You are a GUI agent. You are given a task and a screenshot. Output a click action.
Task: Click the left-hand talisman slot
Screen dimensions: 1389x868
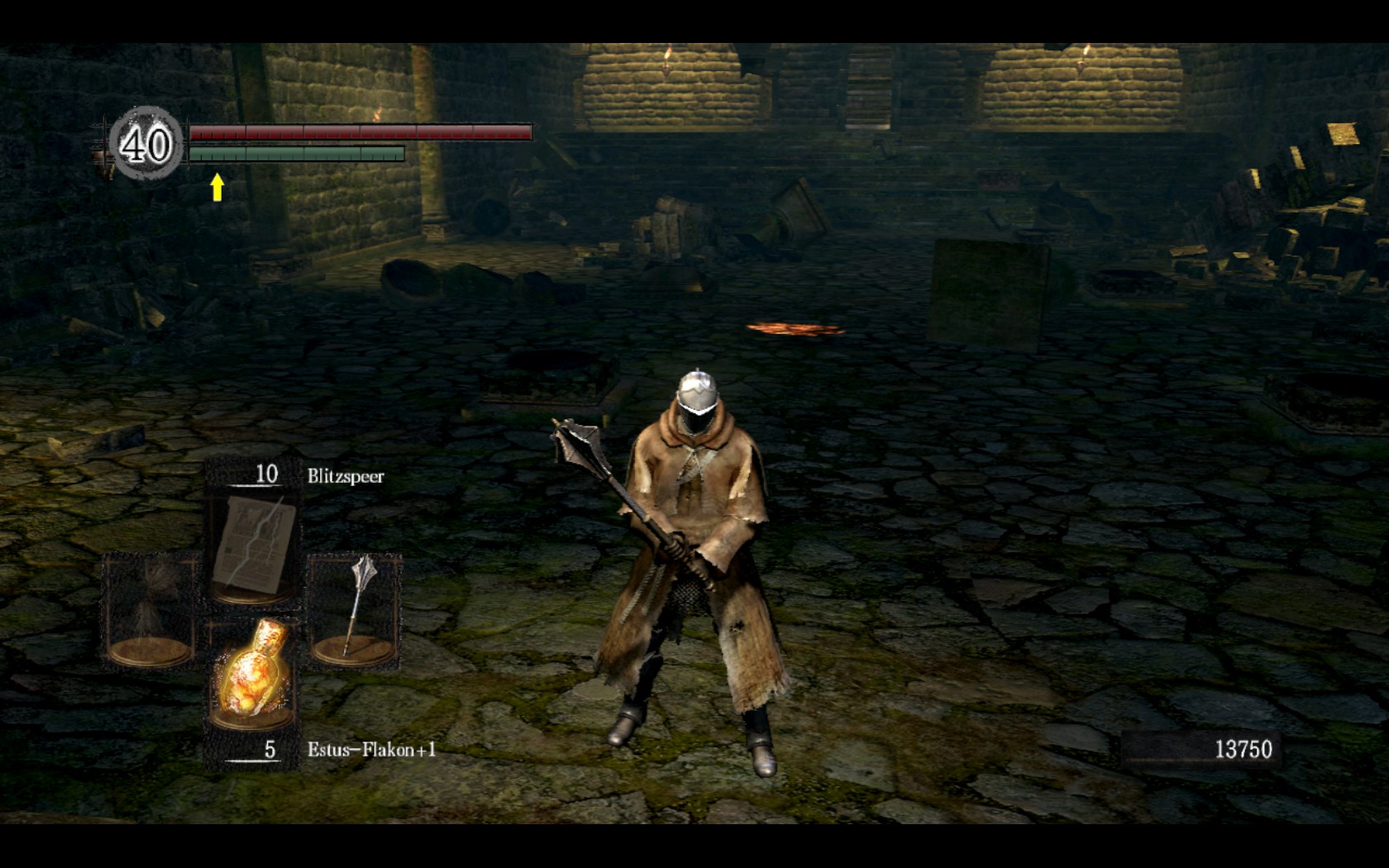(150, 610)
